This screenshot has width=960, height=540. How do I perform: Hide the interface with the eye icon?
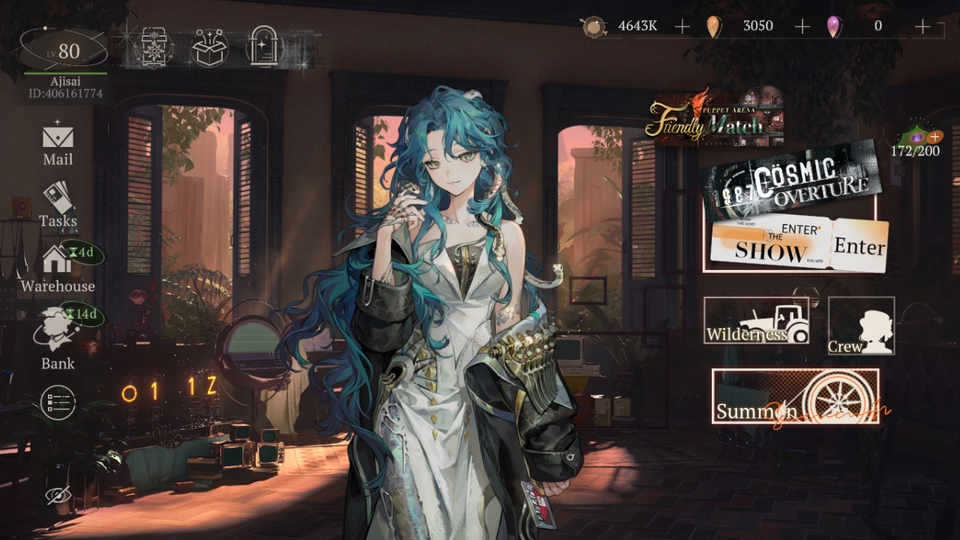click(x=56, y=495)
